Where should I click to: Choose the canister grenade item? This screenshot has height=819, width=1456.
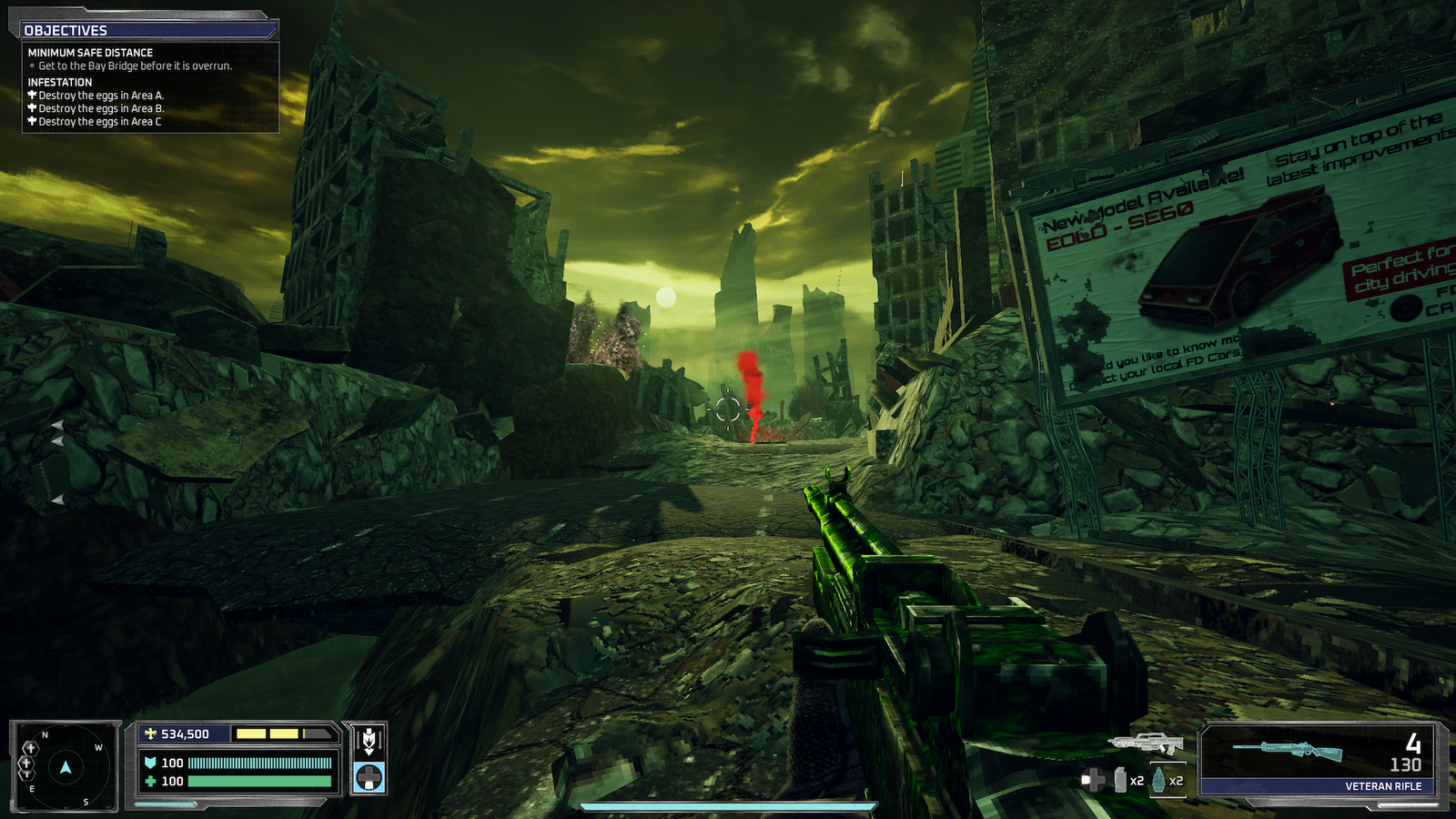tap(1121, 780)
